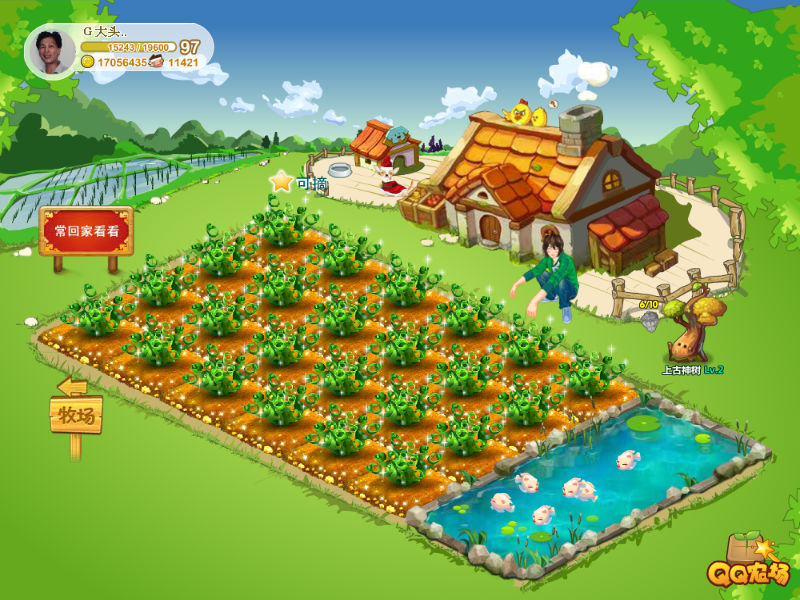Go to the 牧场 ranch signpost
Image resolution: width=800 pixels, height=600 pixels.
pos(76,413)
